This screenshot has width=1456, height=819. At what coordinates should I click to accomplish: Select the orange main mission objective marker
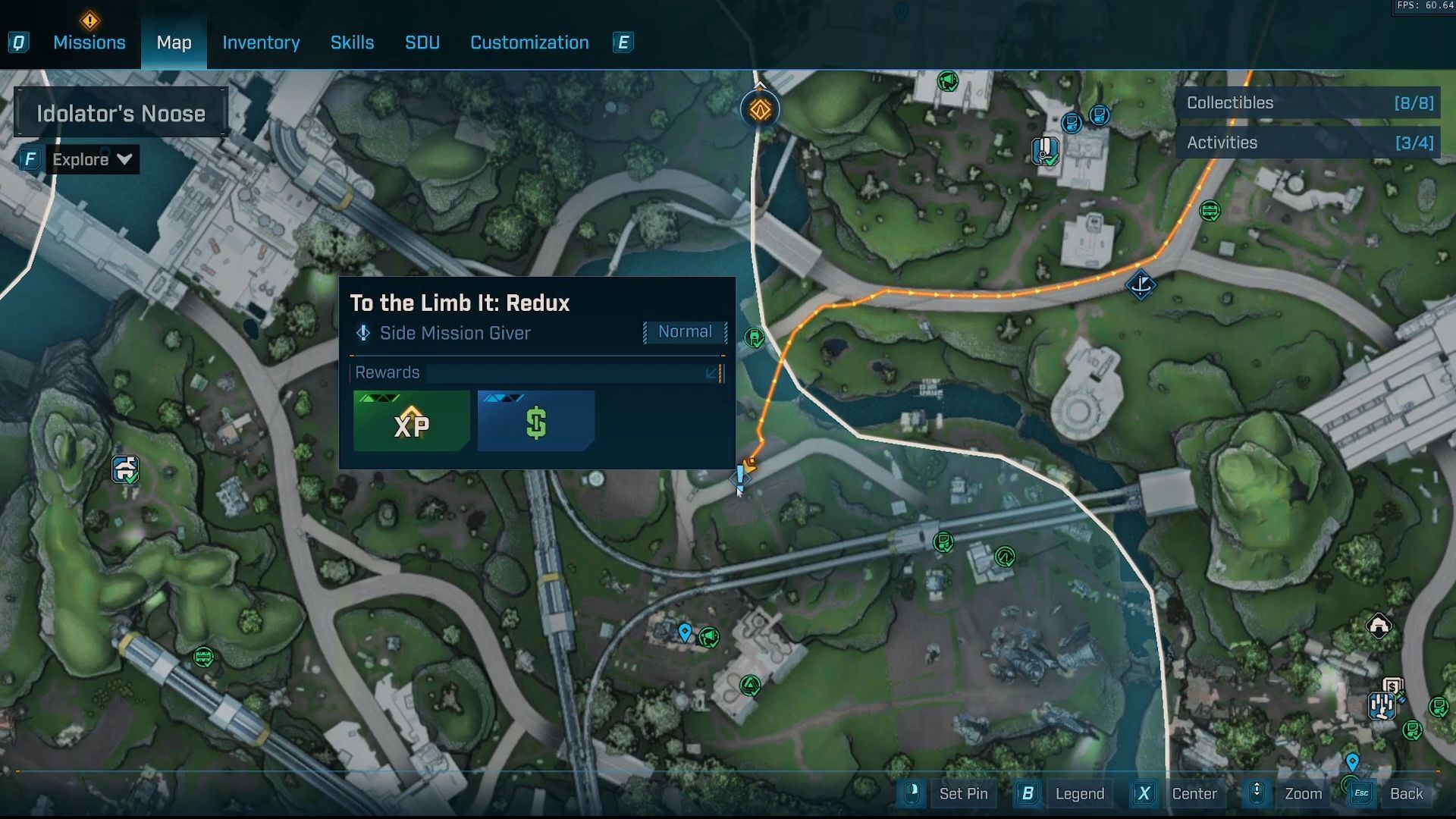[760, 110]
